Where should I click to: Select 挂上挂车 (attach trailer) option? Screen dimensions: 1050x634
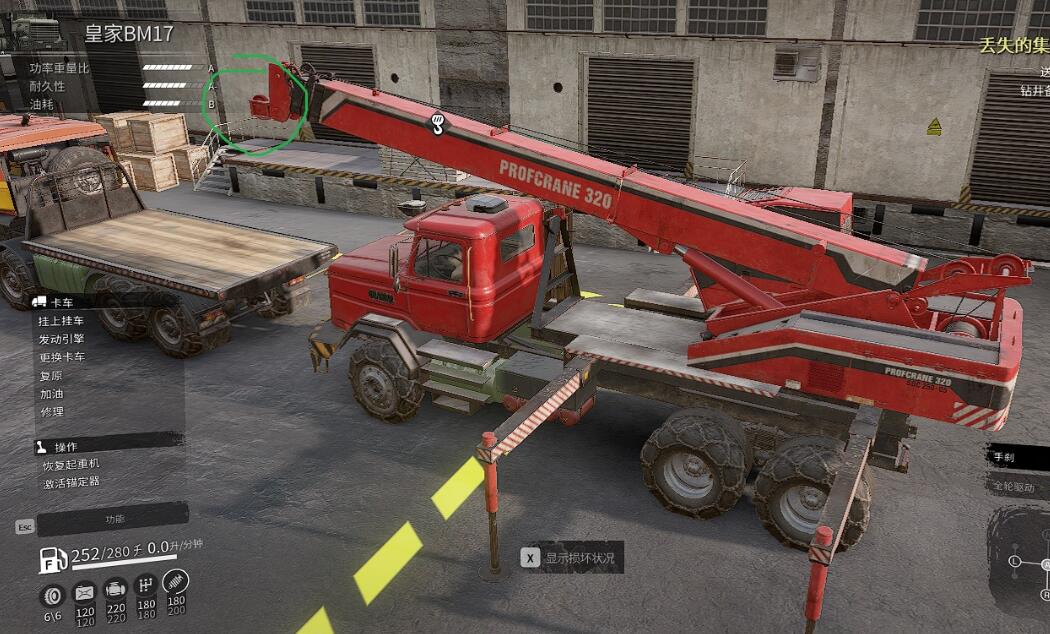[61, 321]
